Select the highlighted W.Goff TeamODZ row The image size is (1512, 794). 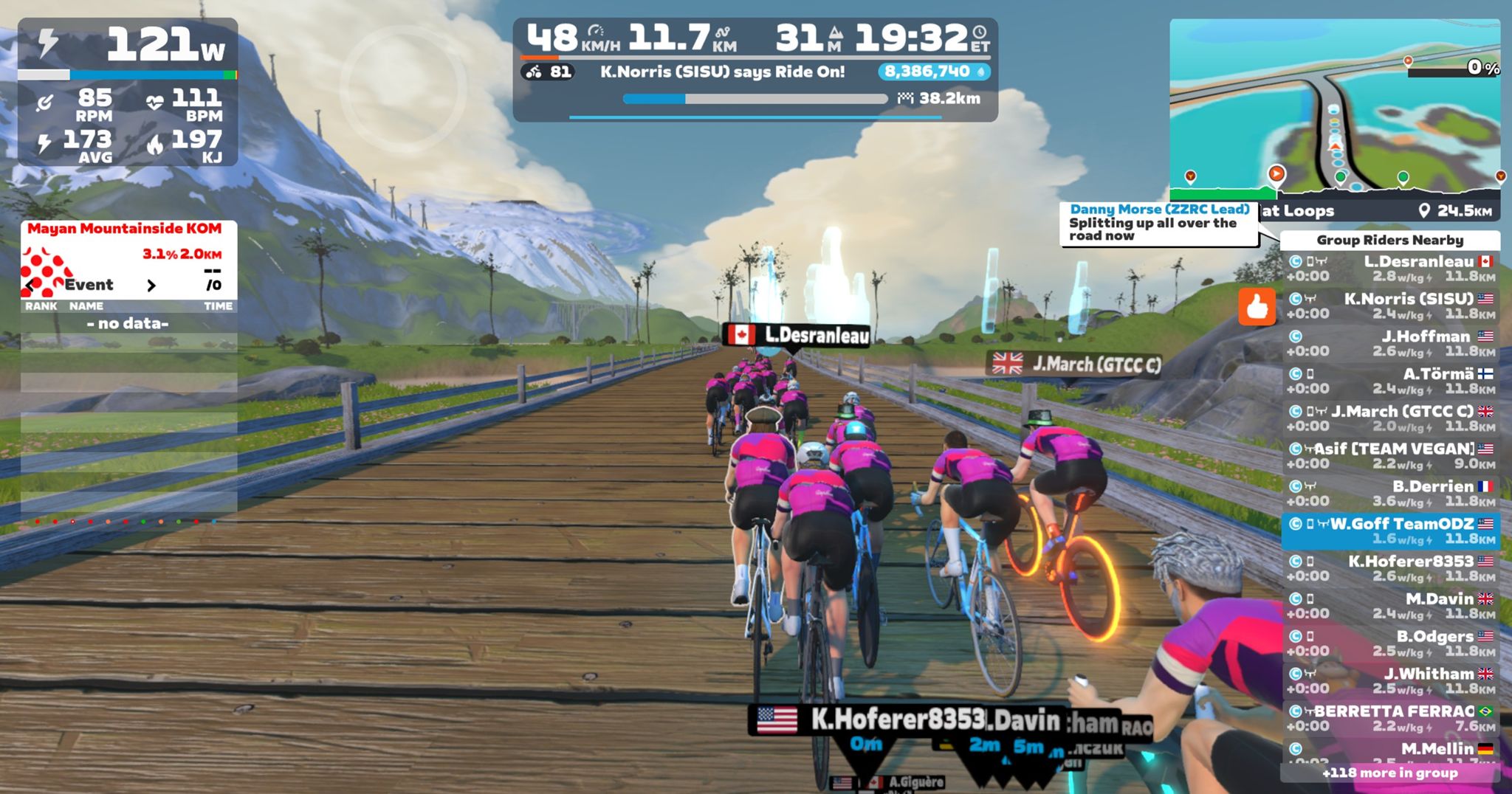1390,531
